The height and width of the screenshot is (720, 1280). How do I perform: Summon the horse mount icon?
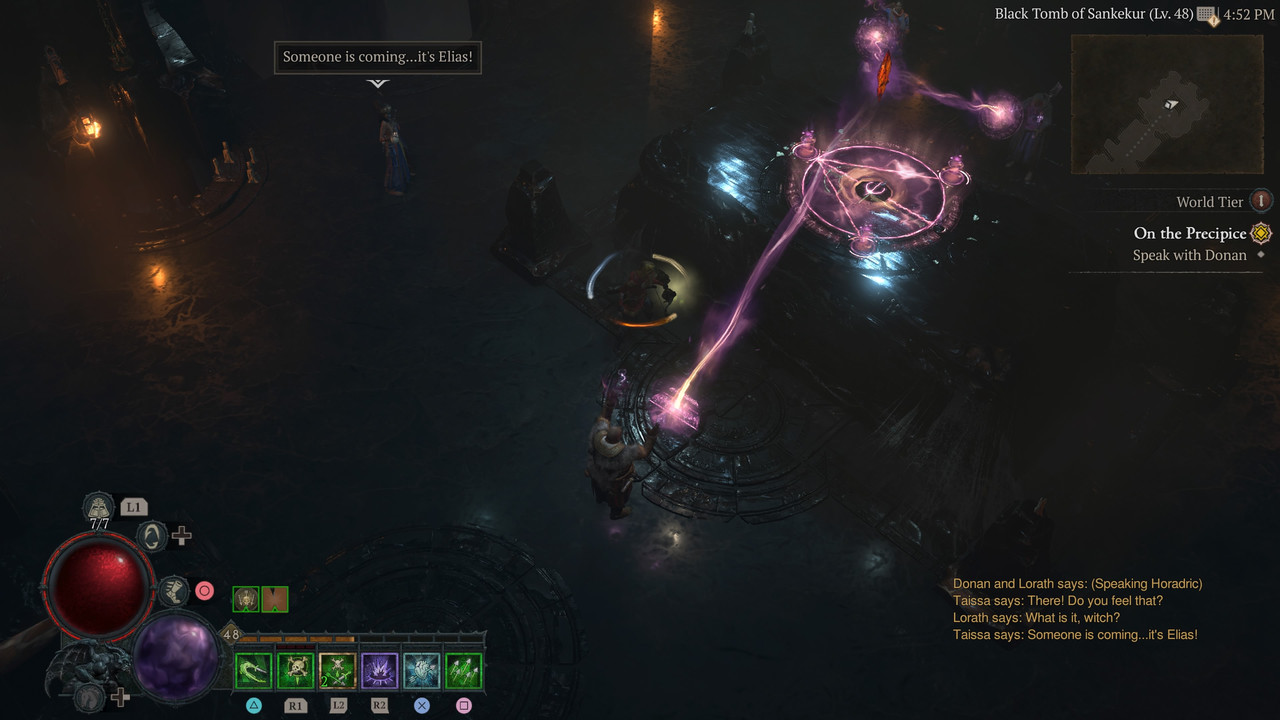click(91, 695)
